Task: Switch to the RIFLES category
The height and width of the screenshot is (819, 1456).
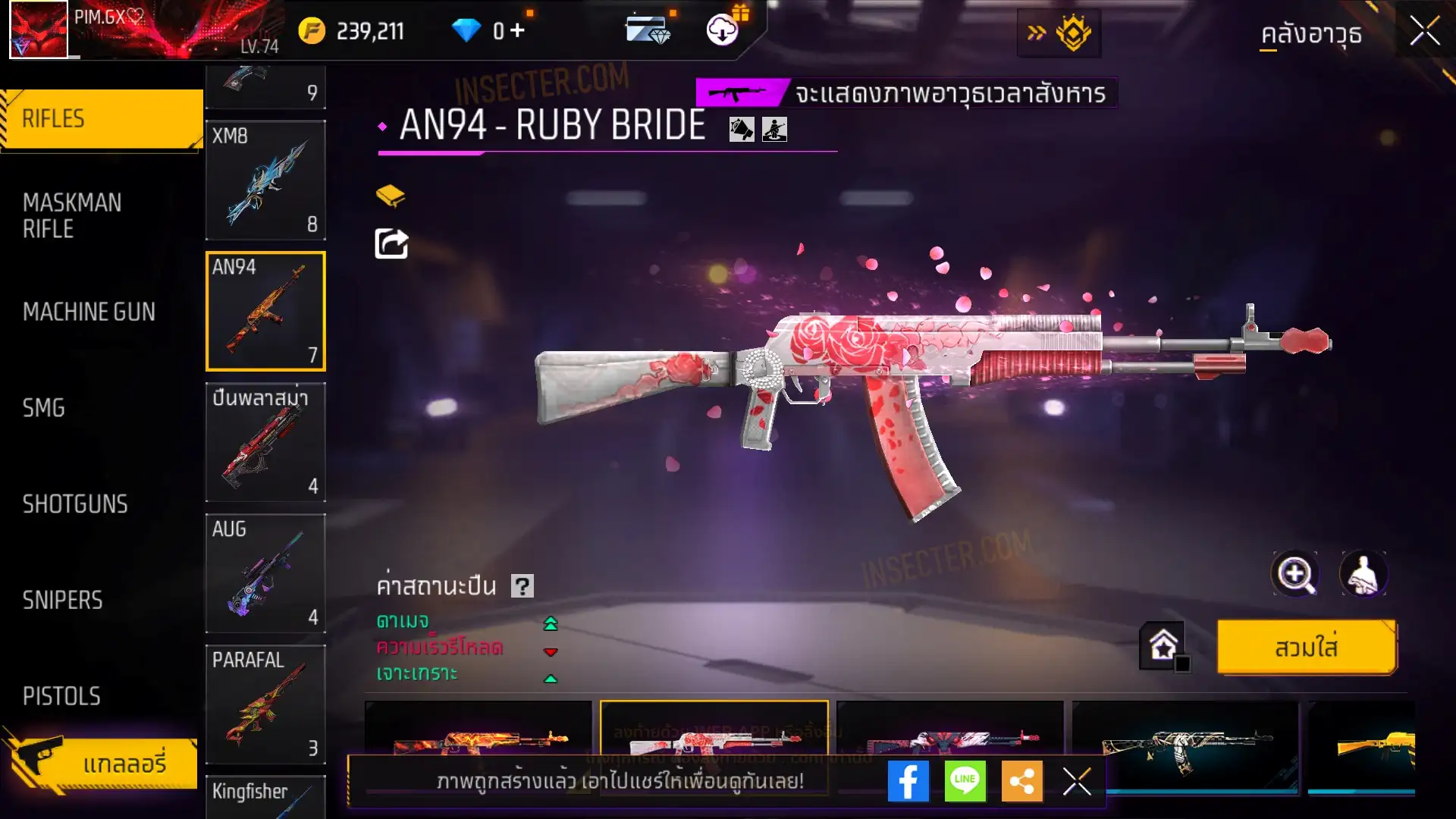Action: (x=101, y=119)
